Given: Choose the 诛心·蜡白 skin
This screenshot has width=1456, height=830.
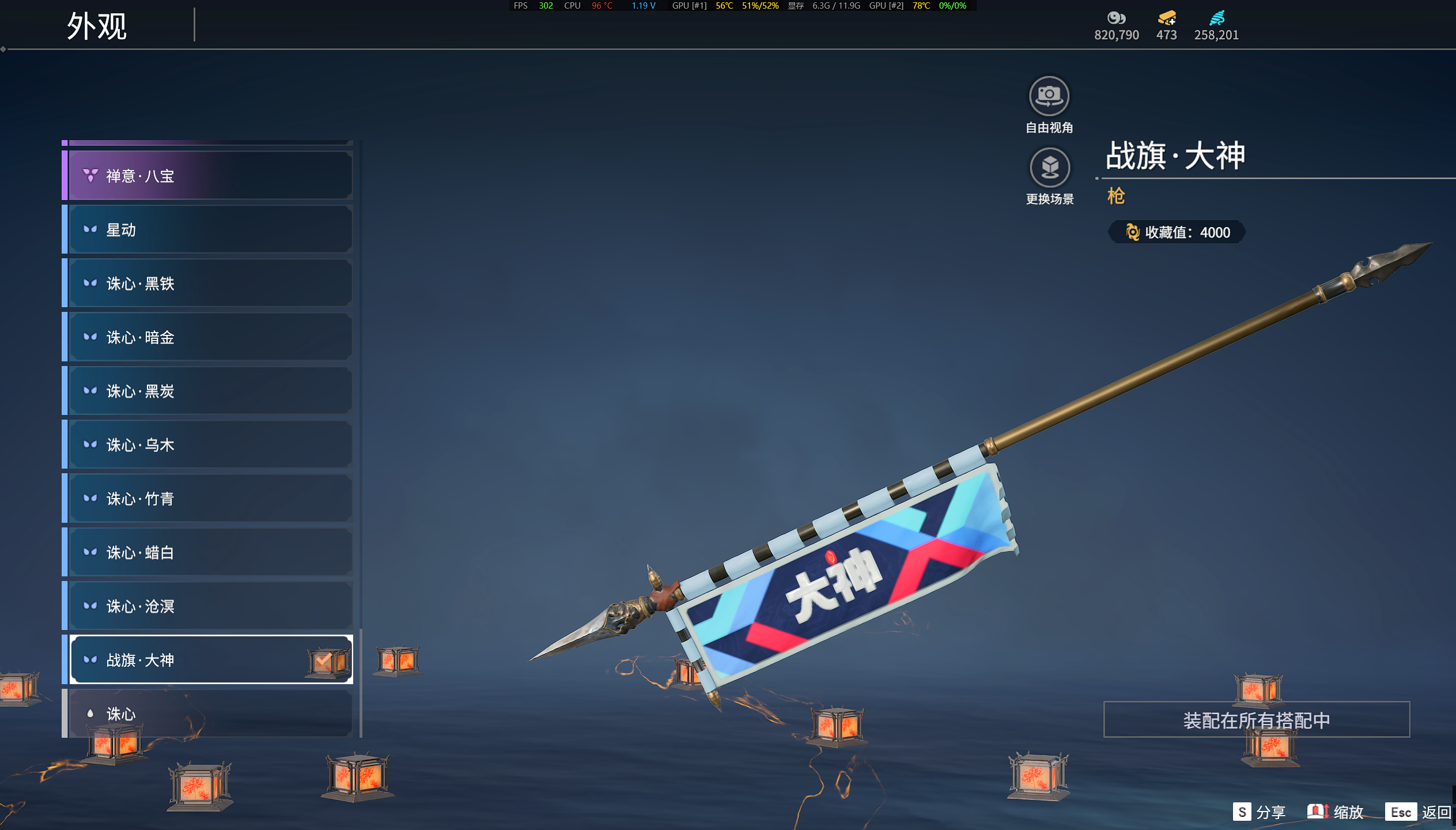Looking at the screenshot, I should pyautogui.click(x=210, y=553).
